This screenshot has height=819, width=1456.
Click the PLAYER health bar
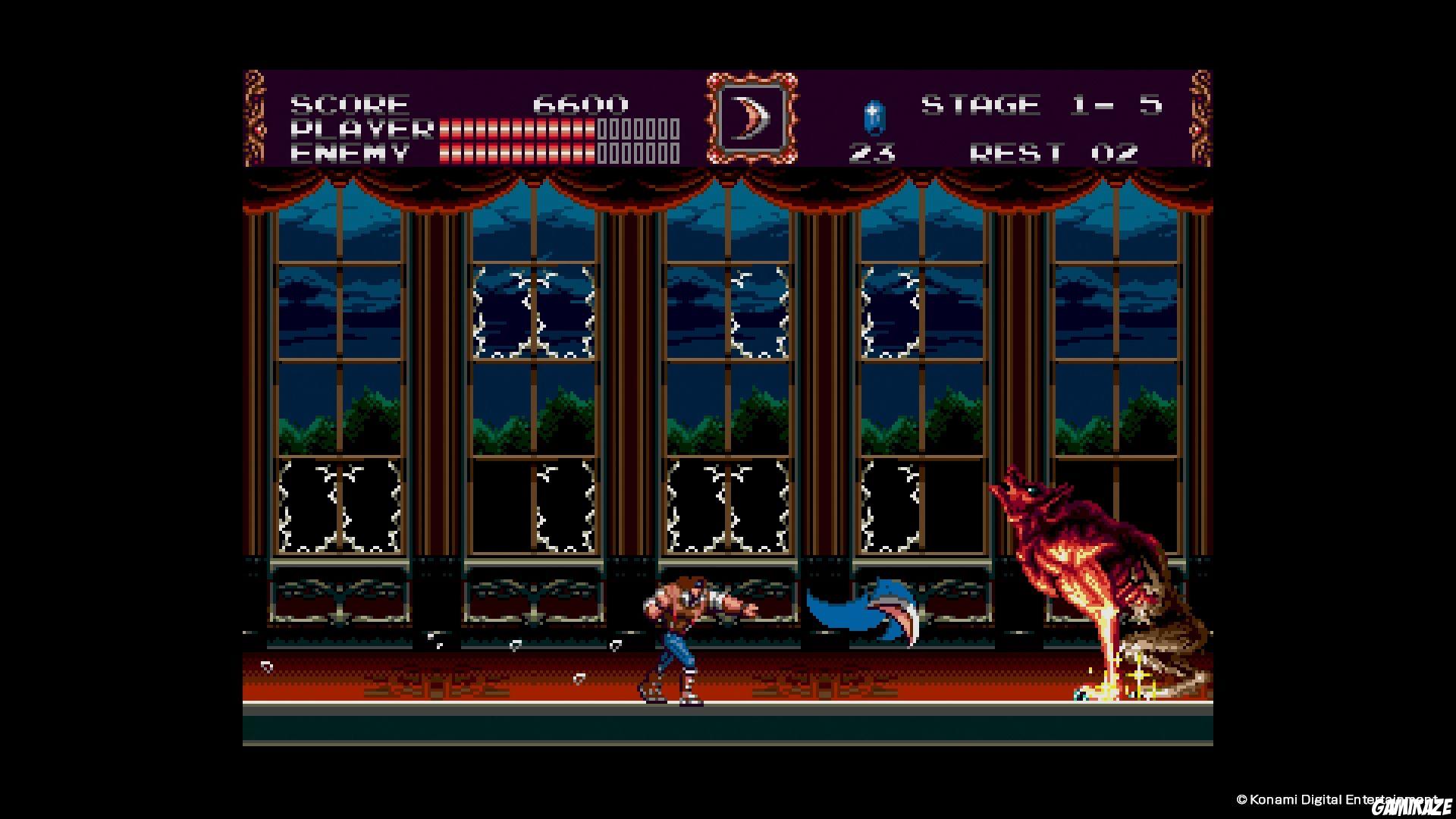pyautogui.click(x=516, y=129)
